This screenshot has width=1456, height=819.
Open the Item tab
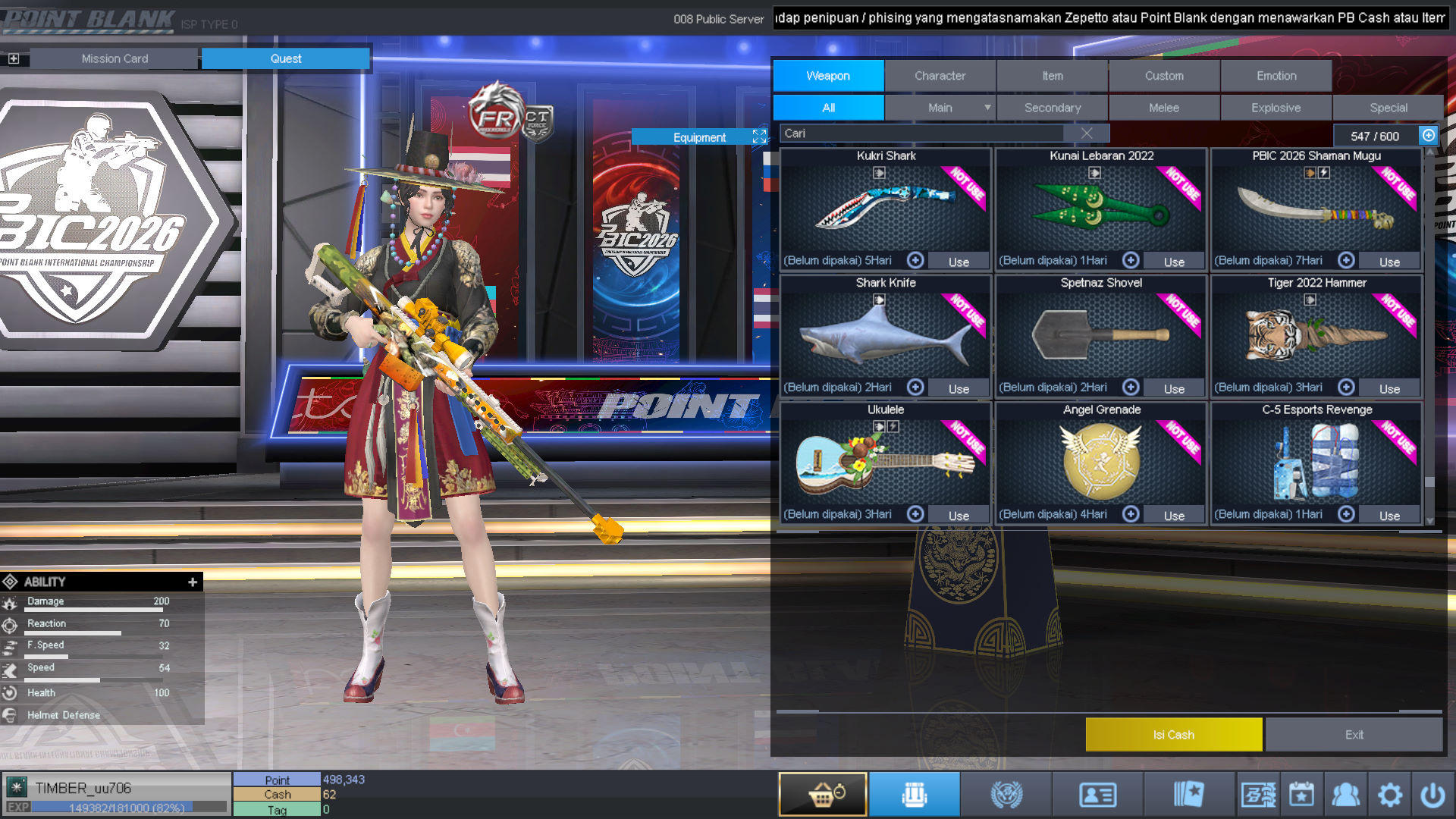point(1052,76)
